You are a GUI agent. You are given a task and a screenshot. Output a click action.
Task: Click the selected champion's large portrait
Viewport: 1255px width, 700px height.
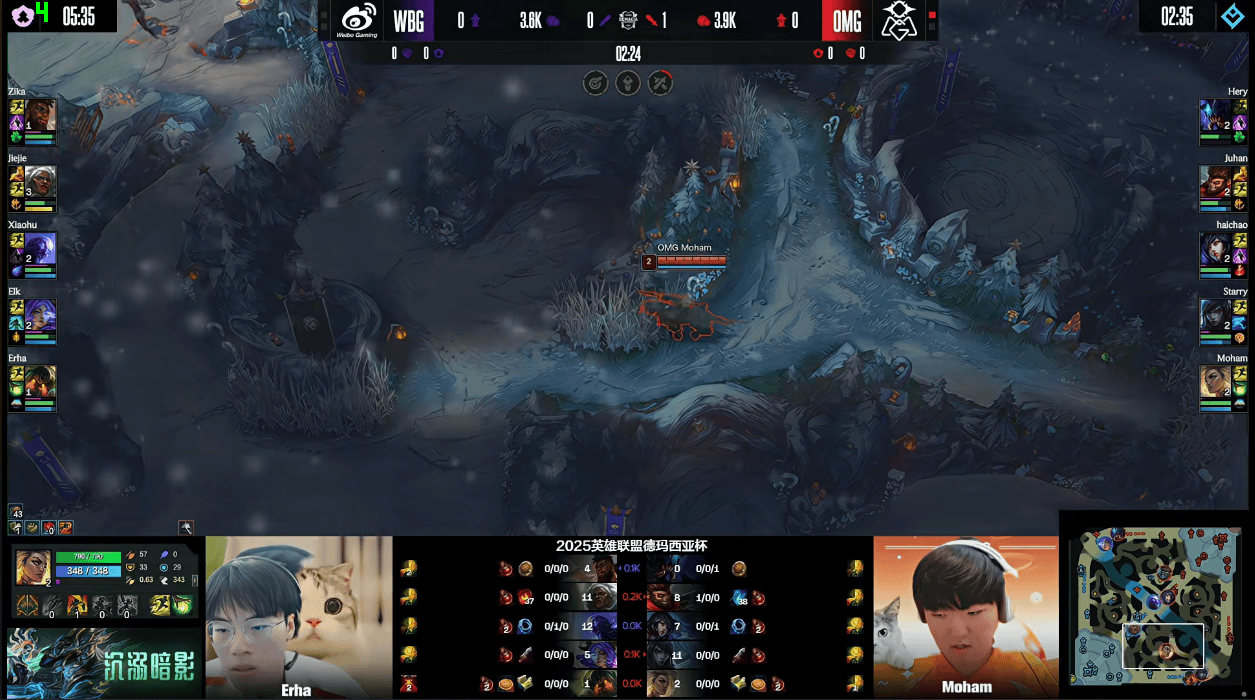pos(33,566)
